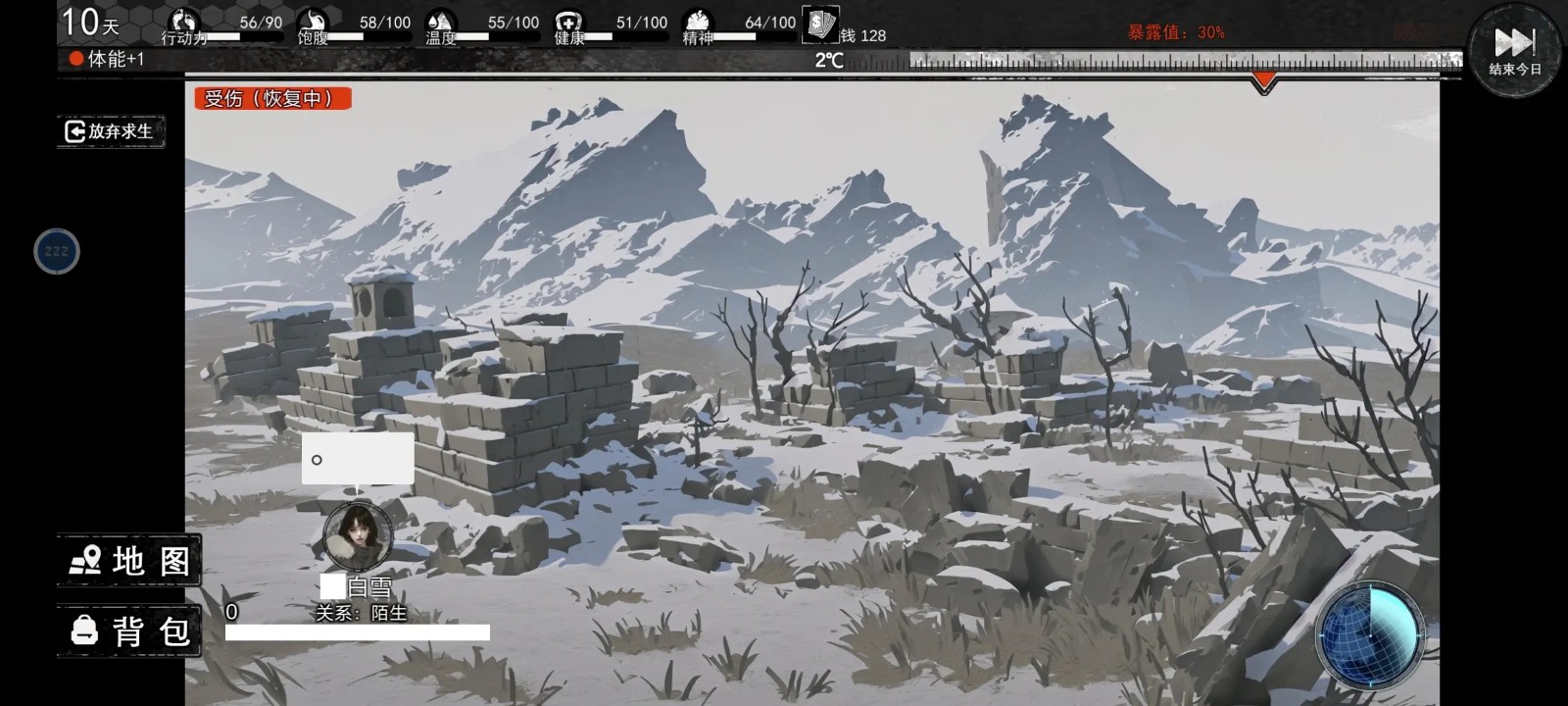Open the blue radar globe

(1369, 634)
